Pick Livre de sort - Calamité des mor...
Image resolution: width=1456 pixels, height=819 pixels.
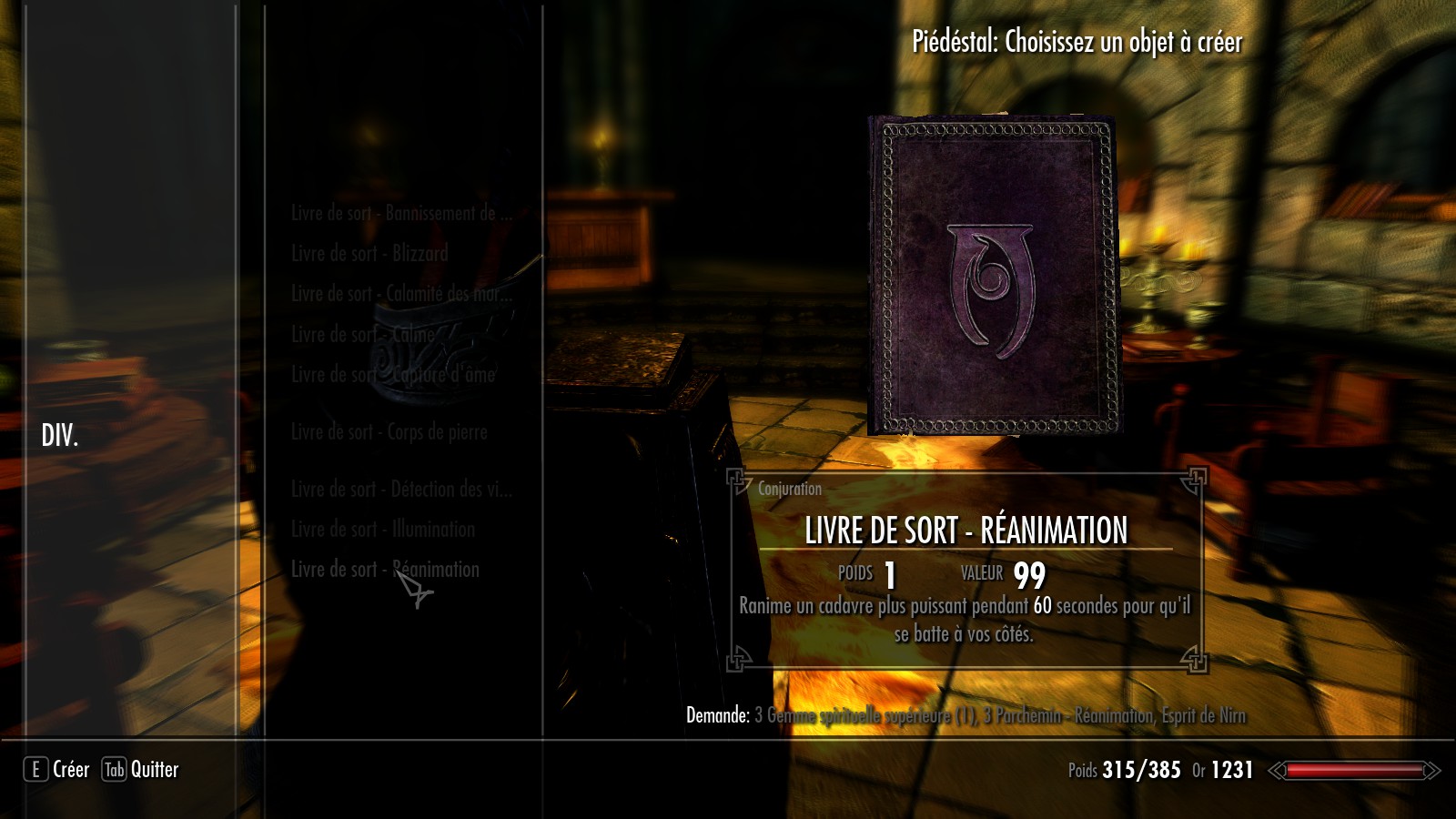[x=401, y=294]
